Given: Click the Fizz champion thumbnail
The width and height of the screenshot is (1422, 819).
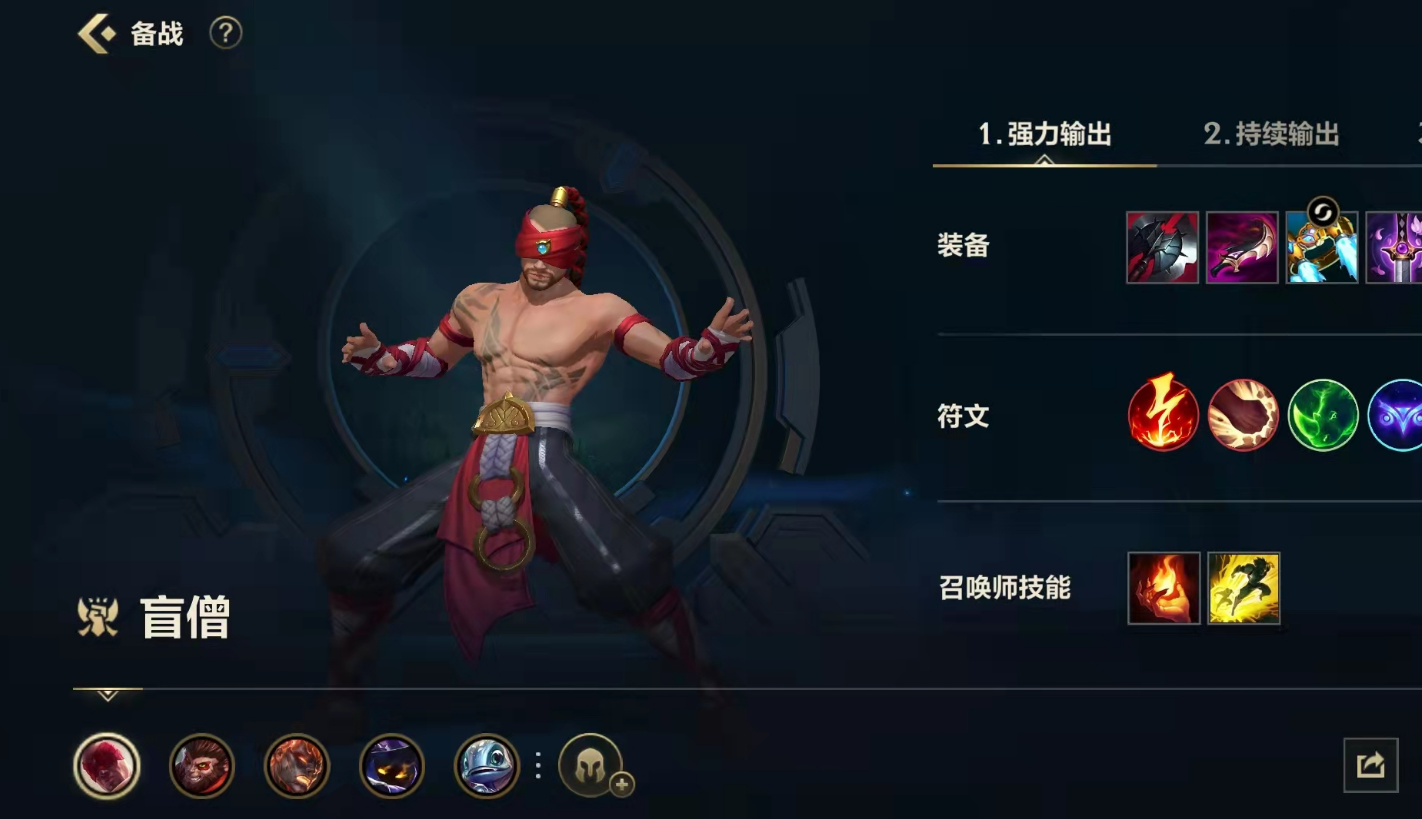Looking at the screenshot, I should point(486,766).
